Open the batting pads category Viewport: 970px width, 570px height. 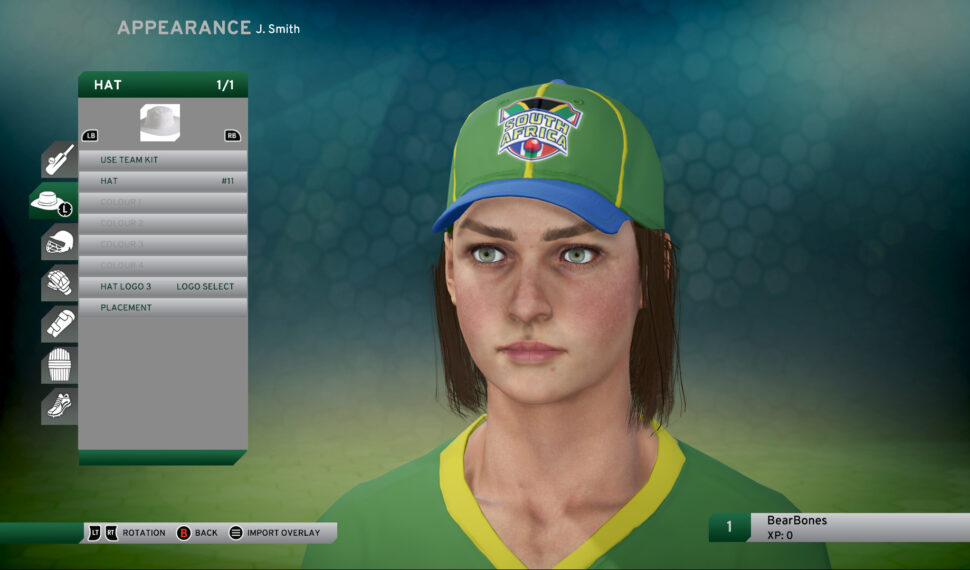point(60,366)
